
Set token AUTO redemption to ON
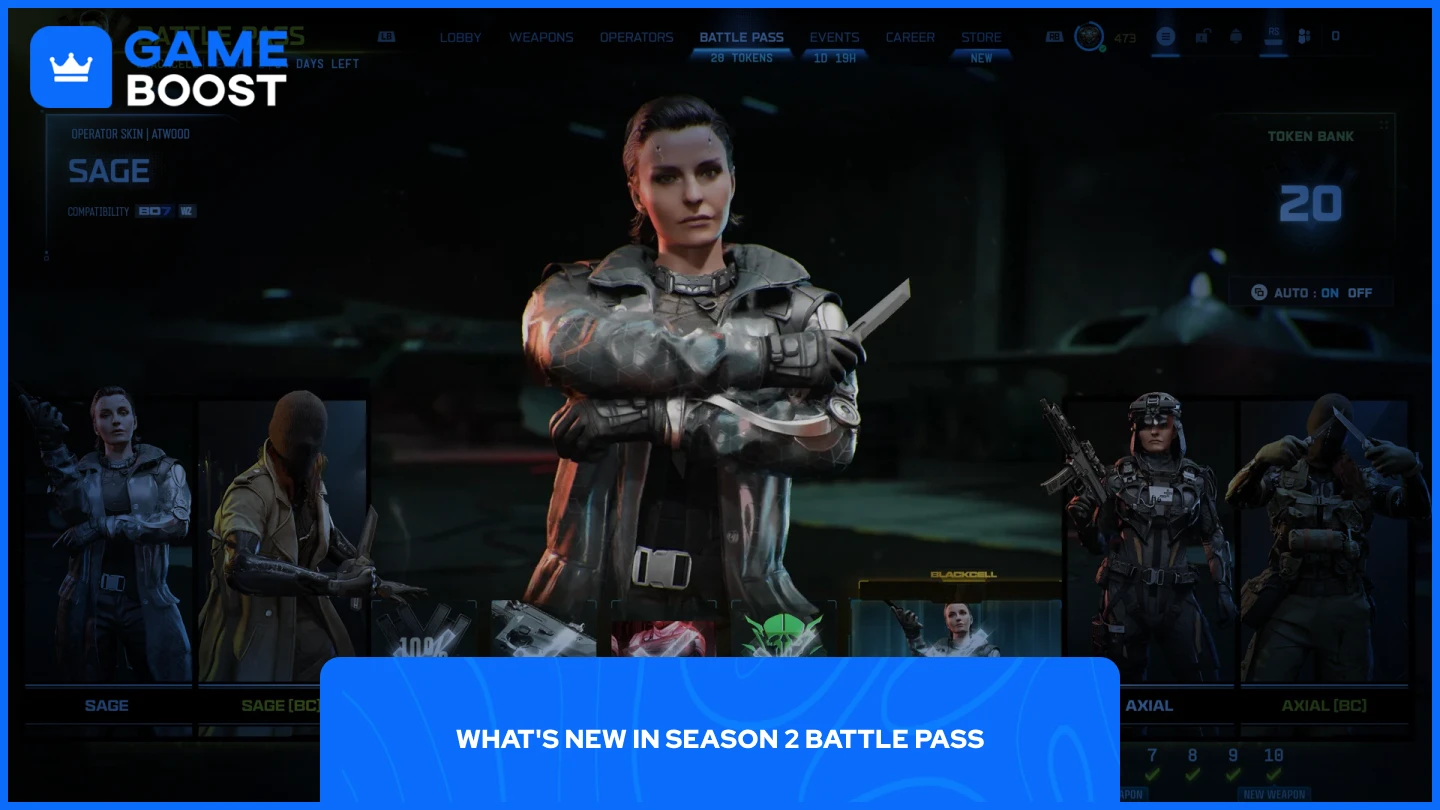point(1330,292)
